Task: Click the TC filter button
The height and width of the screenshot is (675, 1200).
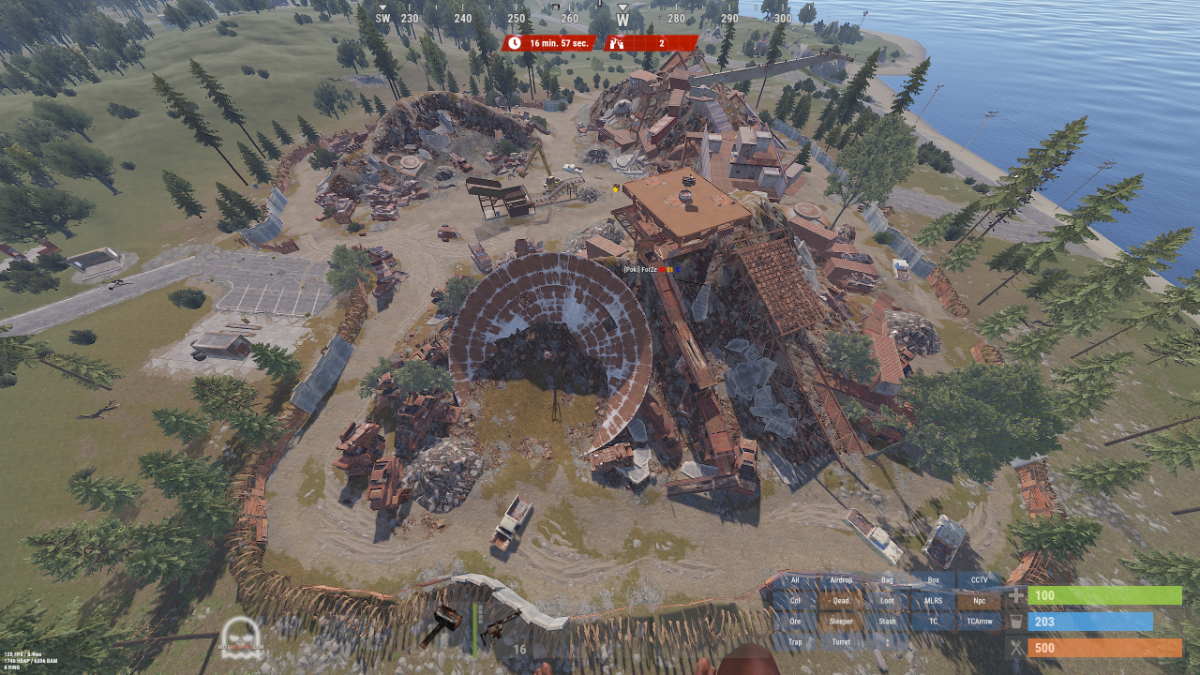Action: point(933,621)
